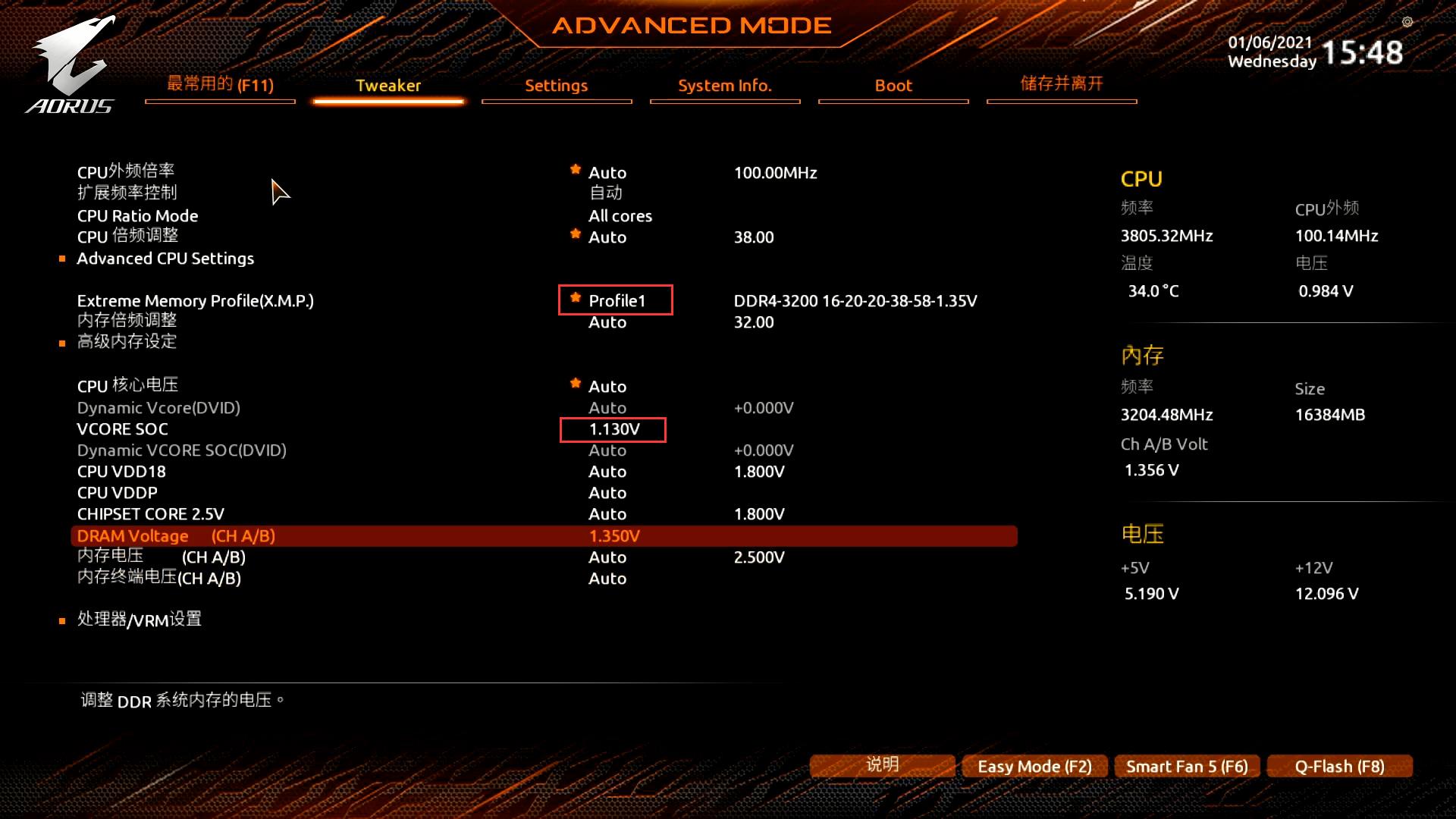
Task: Open Easy Mode (F2)
Action: pos(1034,766)
